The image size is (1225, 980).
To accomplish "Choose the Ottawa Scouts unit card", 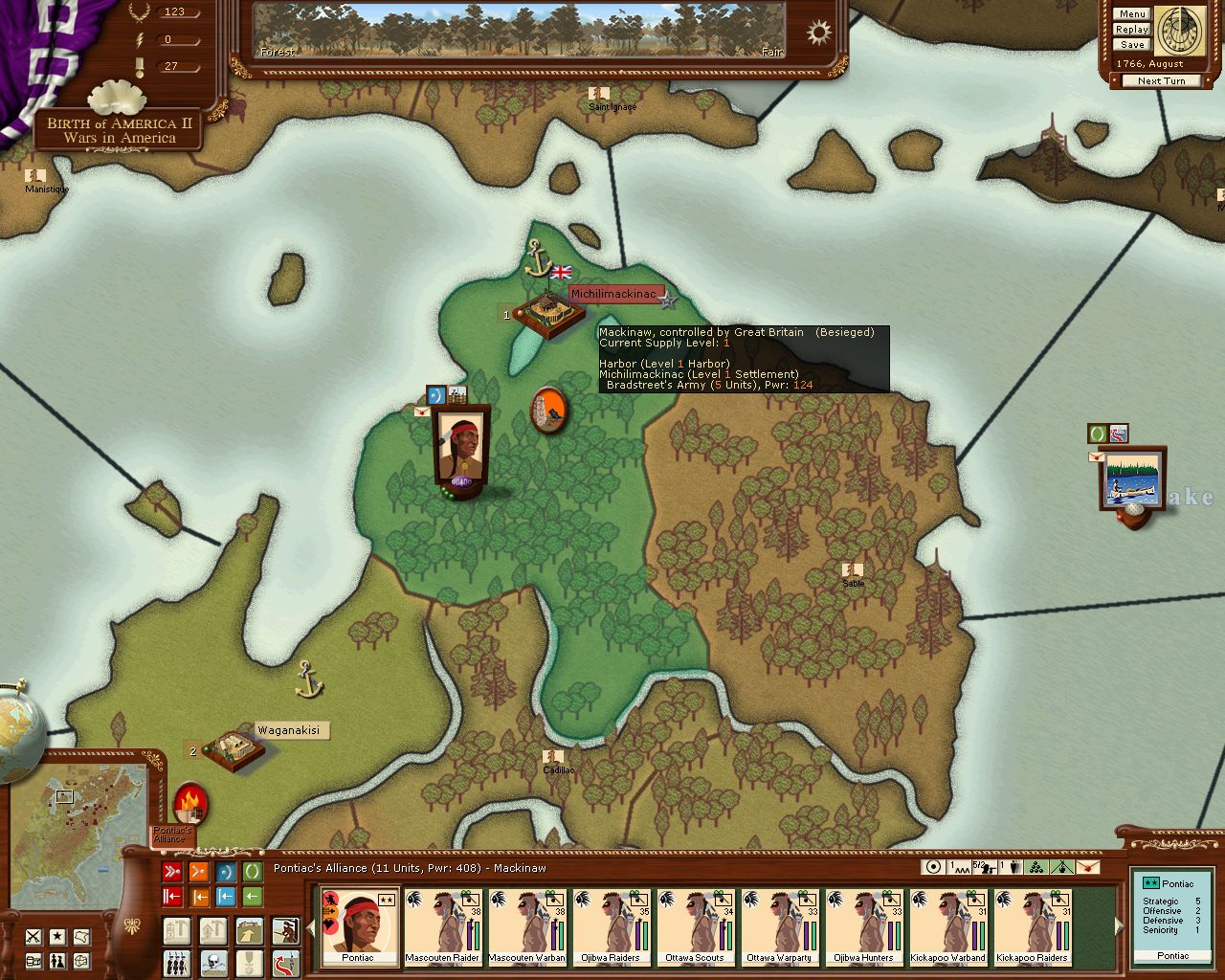I will click(696, 926).
